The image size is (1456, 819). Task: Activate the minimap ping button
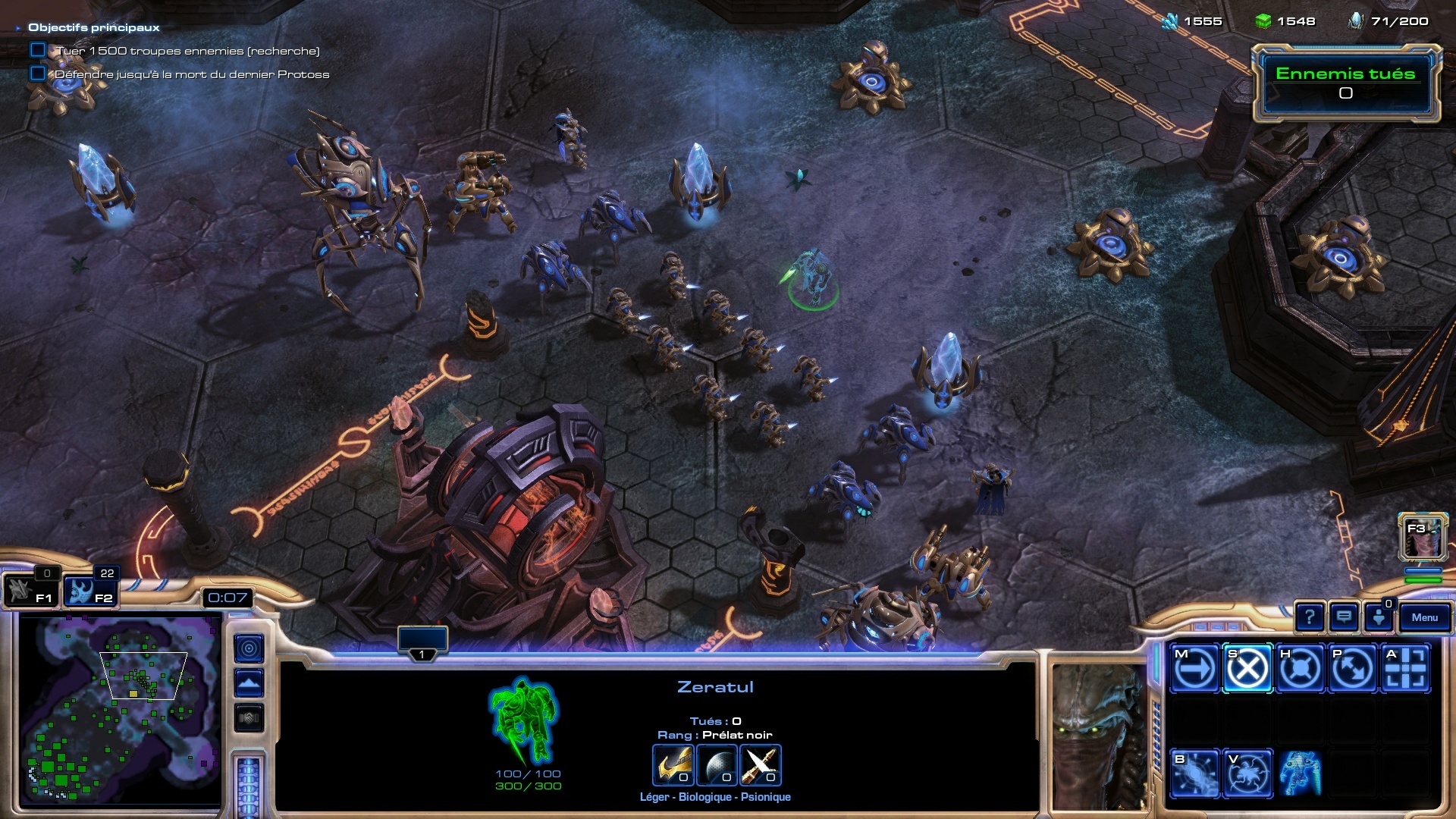[249, 648]
